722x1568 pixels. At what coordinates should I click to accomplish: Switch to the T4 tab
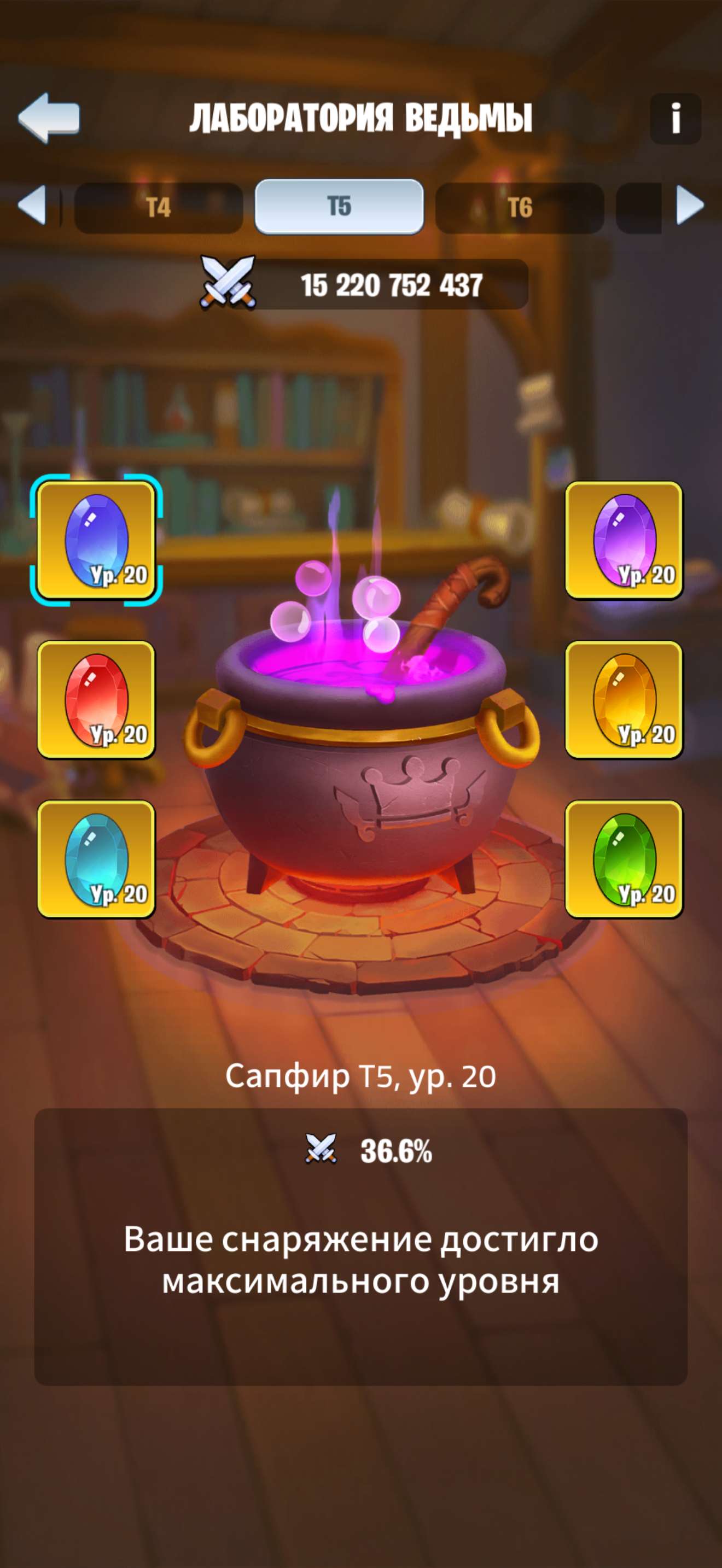click(x=157, y=207)
